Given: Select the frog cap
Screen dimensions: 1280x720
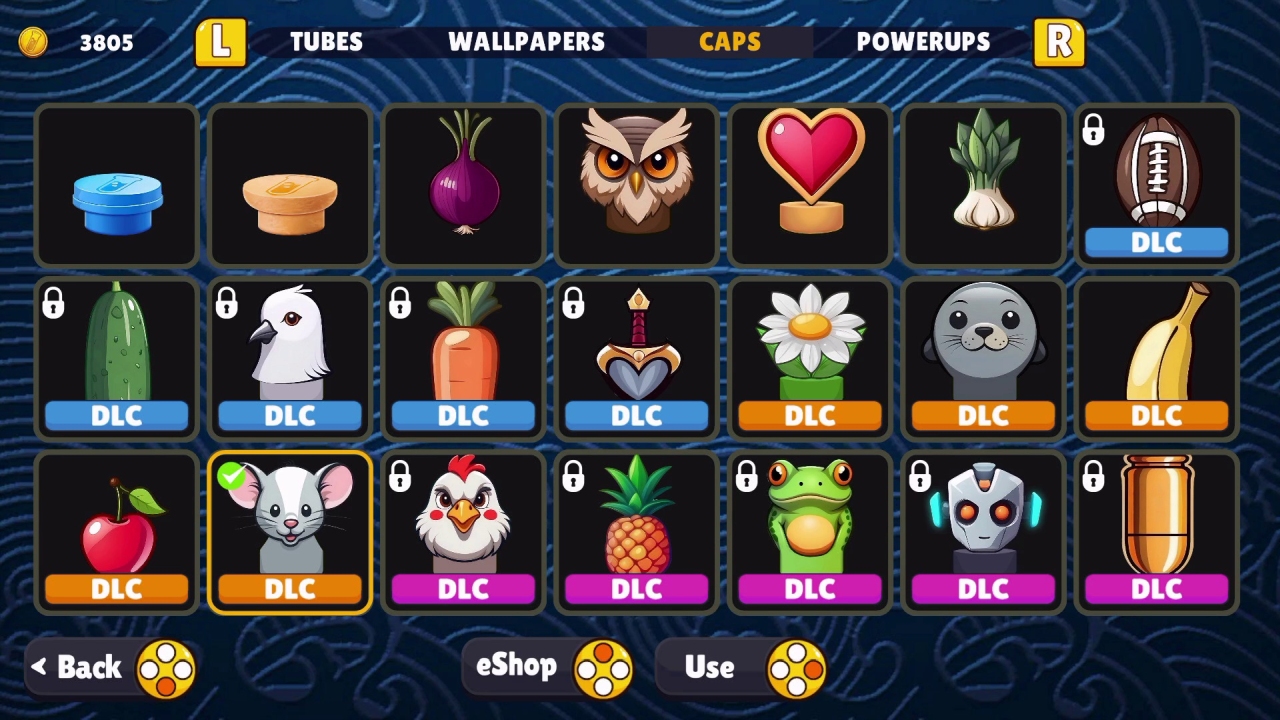Looking at the screenshot, I should point(809,520).
